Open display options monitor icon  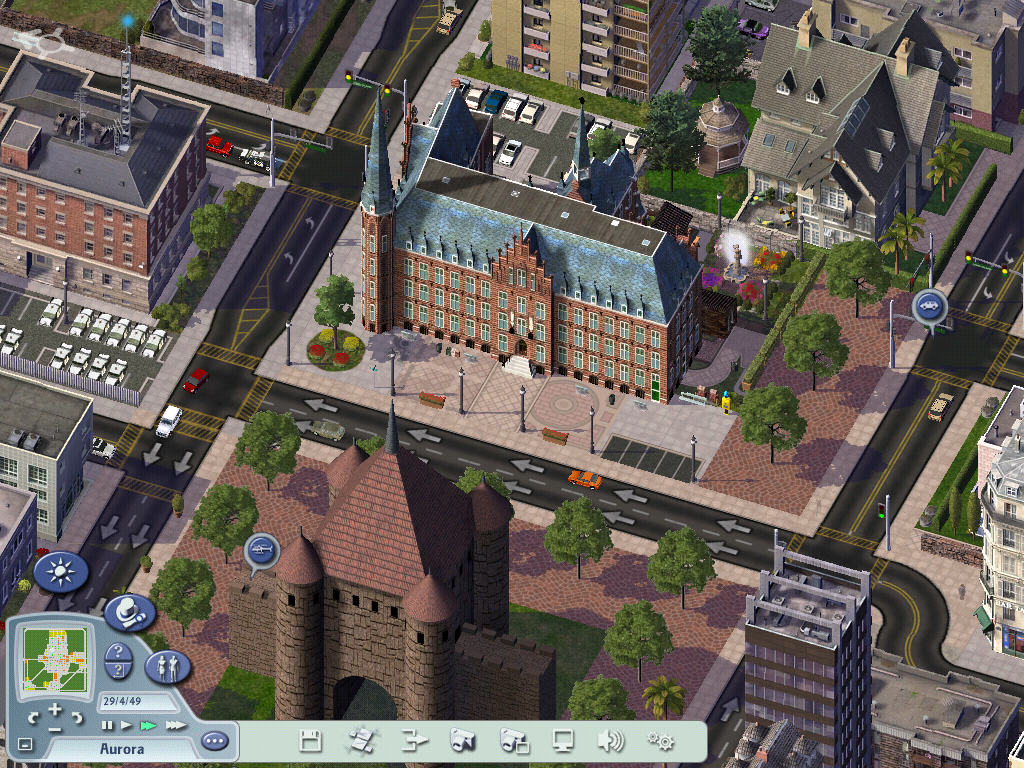[564, 741]
